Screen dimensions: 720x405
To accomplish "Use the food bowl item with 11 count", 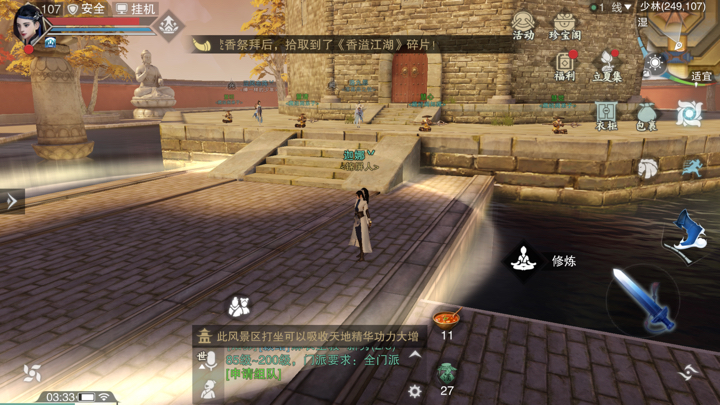I will coord(447,320).
